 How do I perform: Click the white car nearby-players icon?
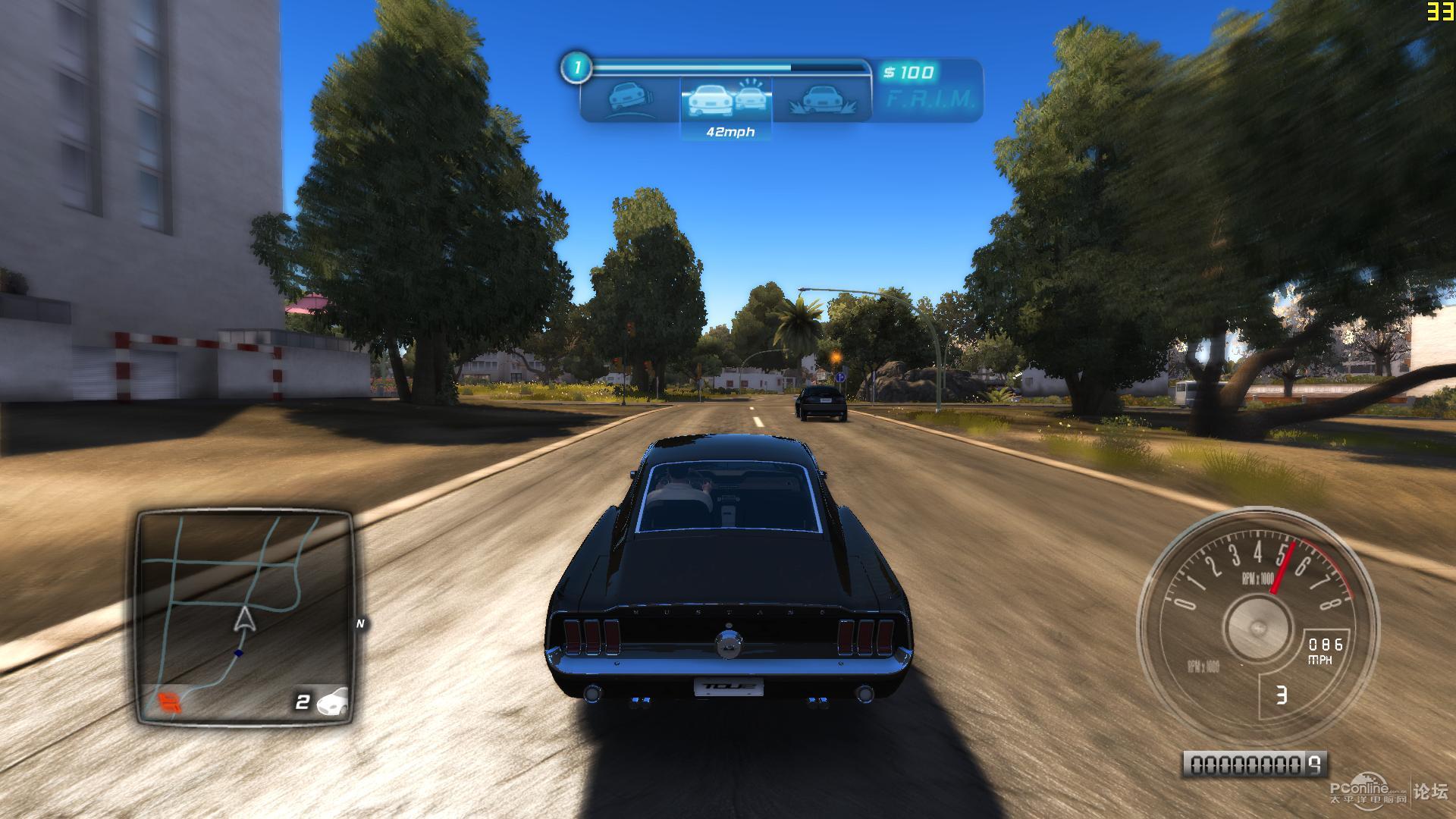click(x=333, y=701)
